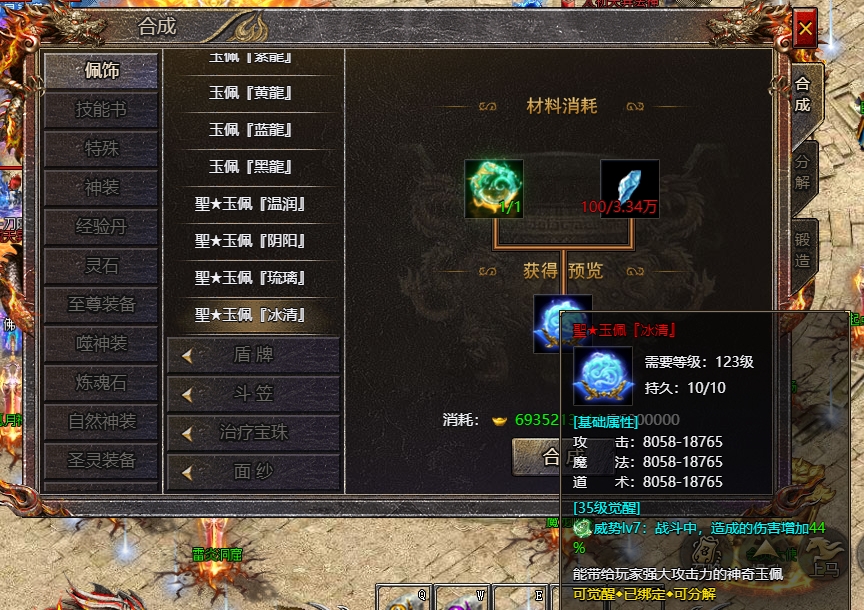The image size is (864, 610).
Task: Switch to the 特殊 category
Action: pos(101,148)
